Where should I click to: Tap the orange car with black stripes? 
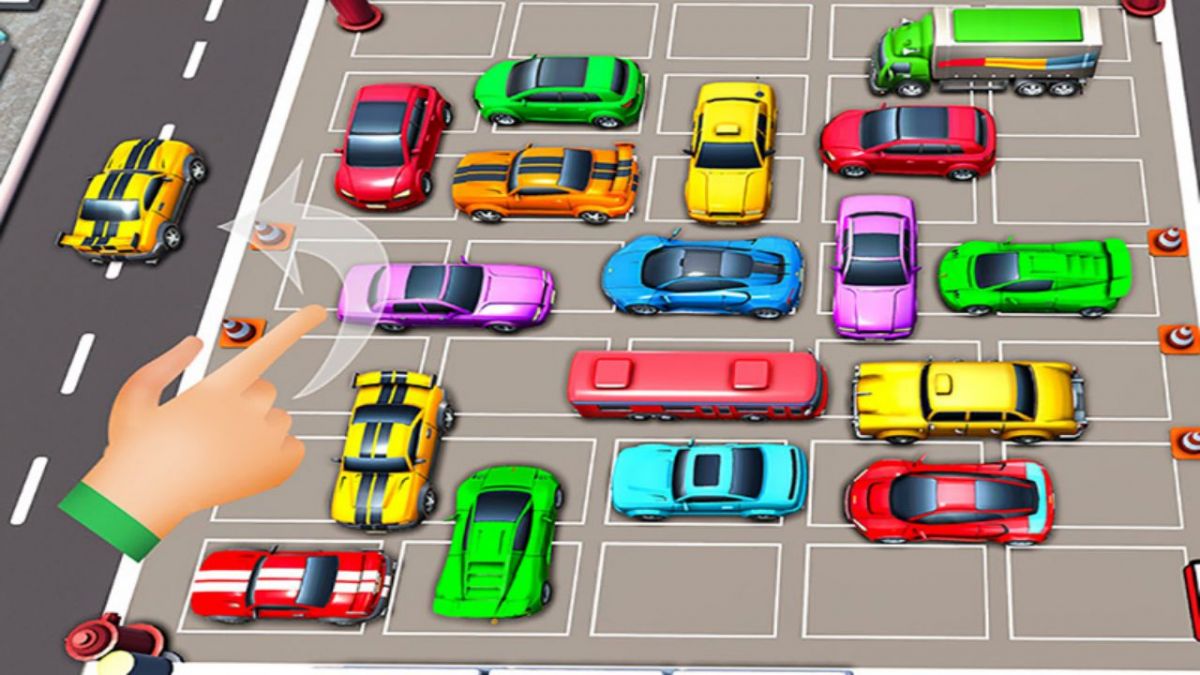pyautogui.click(x=545, y=182)
